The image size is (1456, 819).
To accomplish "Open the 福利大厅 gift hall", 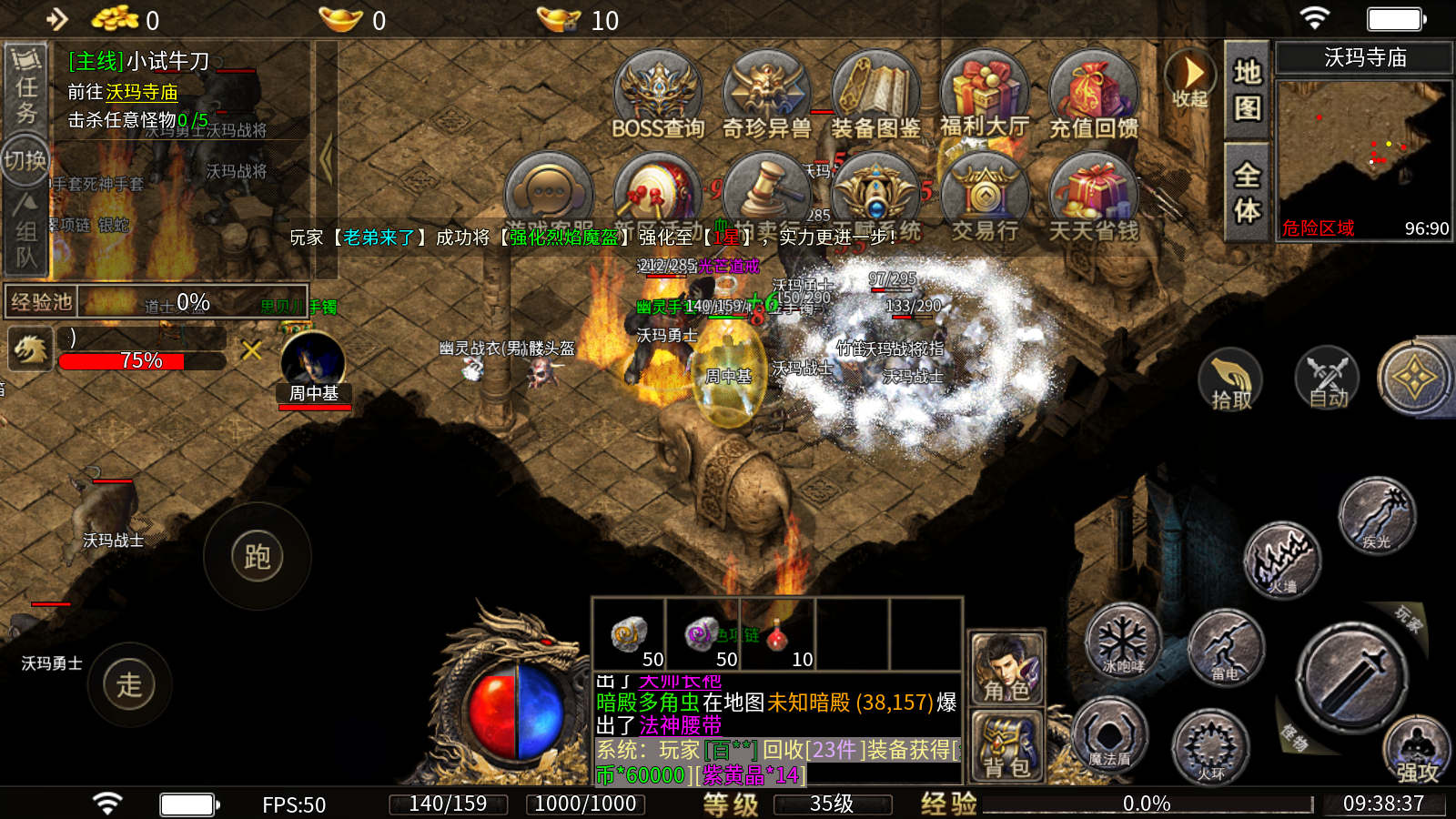I will pos(985,96).
